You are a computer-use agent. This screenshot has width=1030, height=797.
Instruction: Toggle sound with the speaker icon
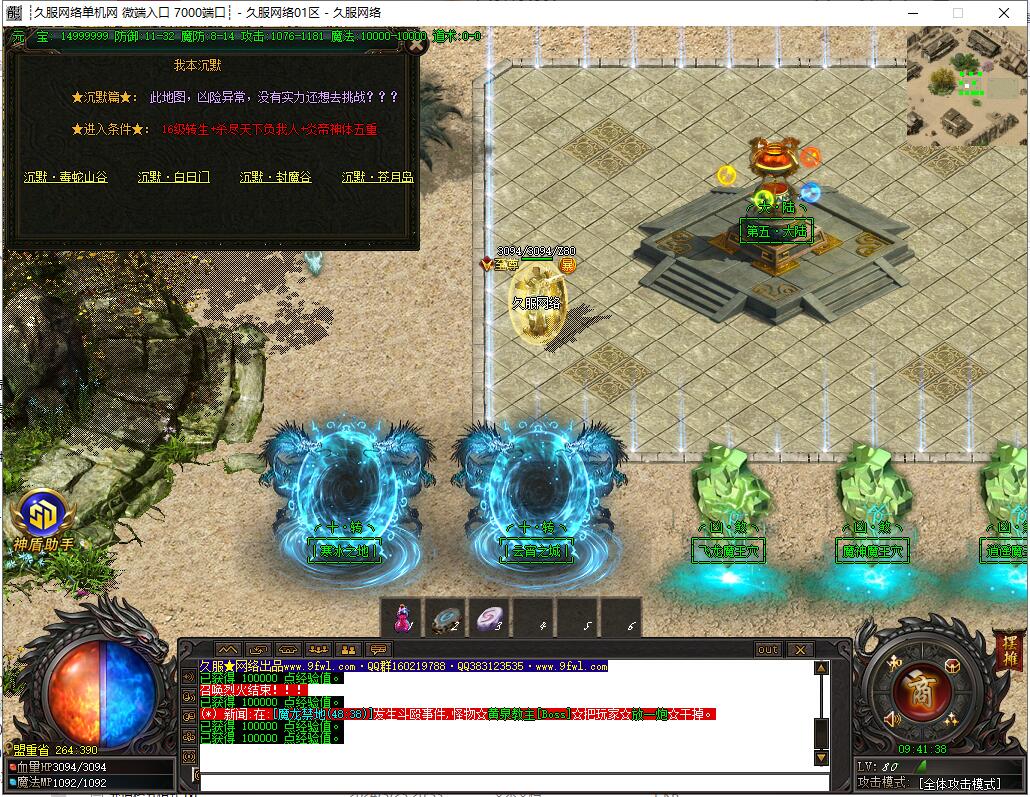pos(892,719)
